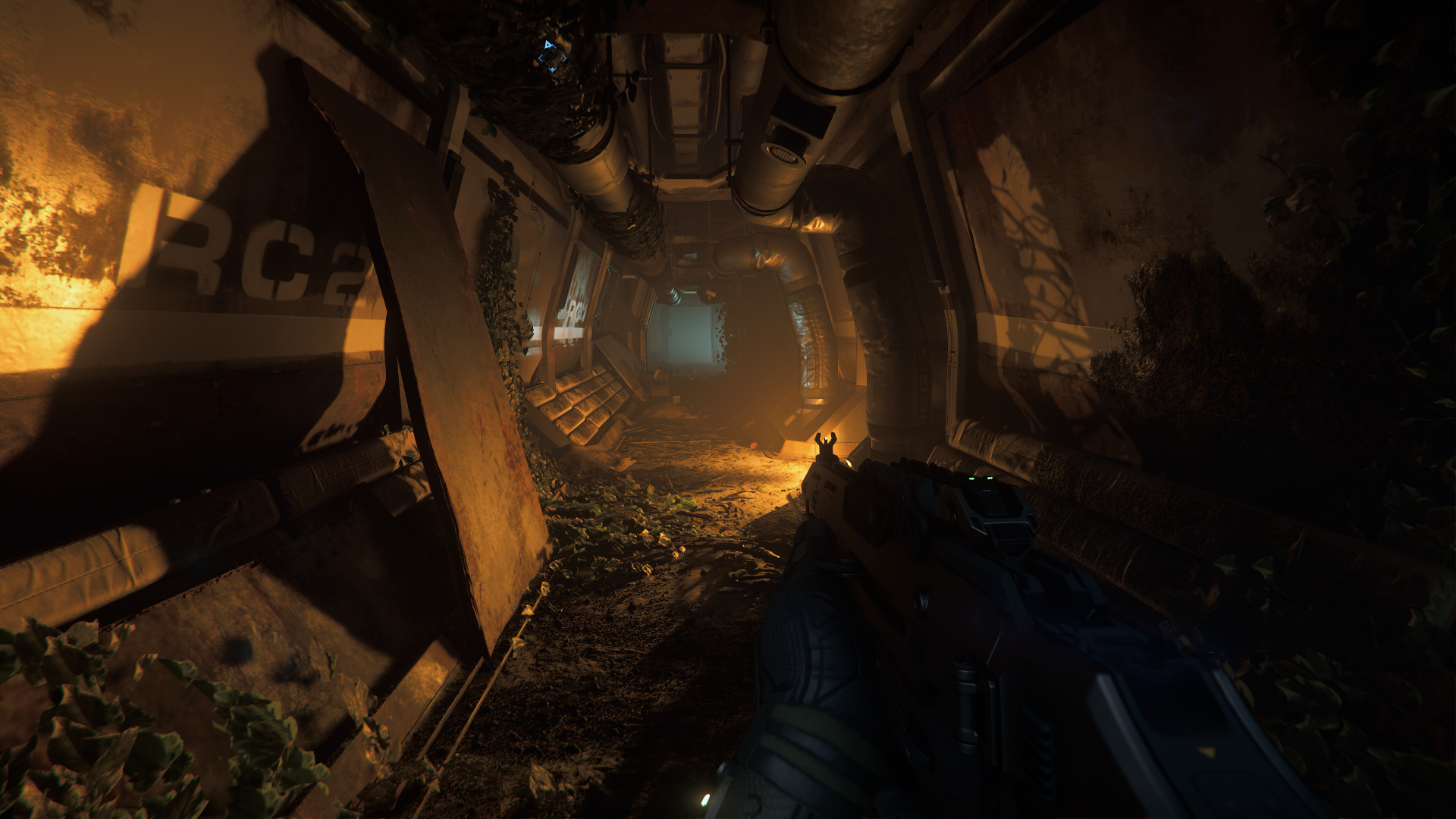
Task: Click the blue diamond objective waypoint marker
Action: pyautogui.click(x=551, y=57)
